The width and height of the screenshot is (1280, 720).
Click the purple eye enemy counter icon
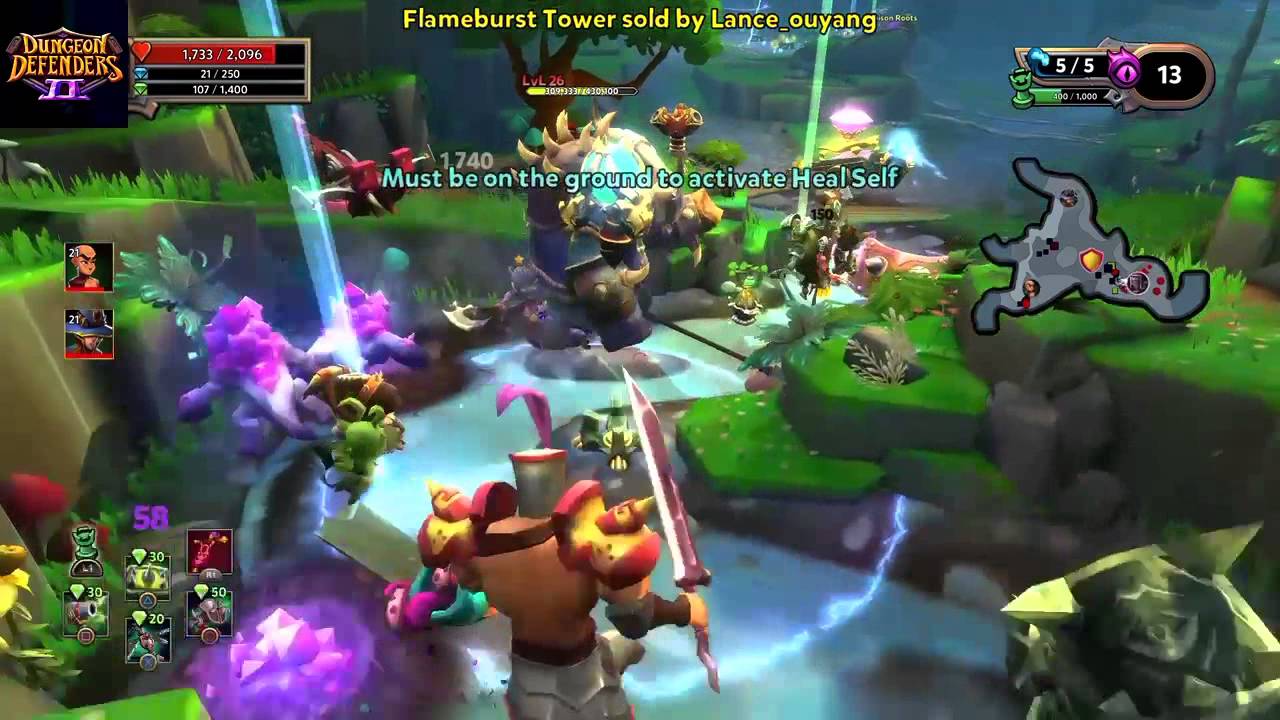[1127, 72]
